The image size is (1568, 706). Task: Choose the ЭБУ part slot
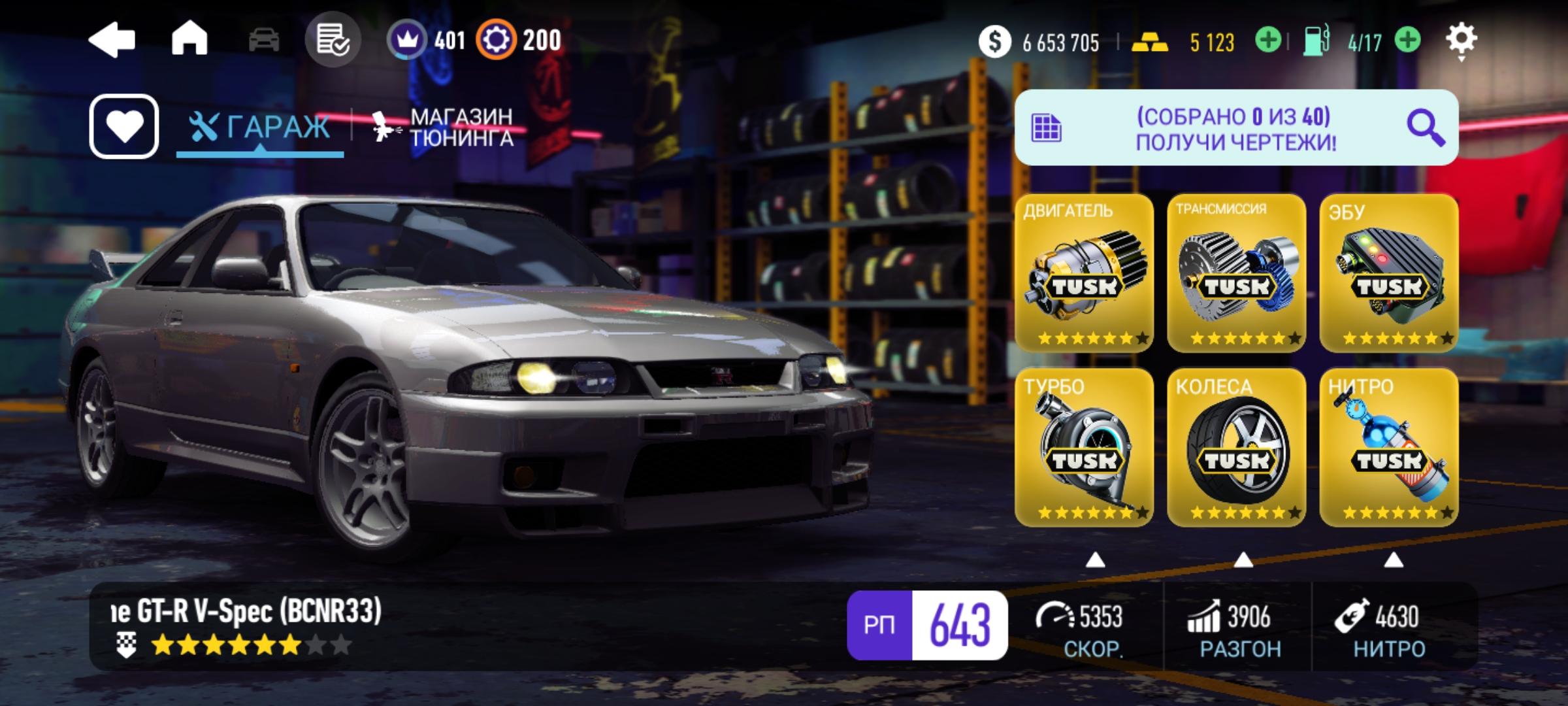[1389, 273]
